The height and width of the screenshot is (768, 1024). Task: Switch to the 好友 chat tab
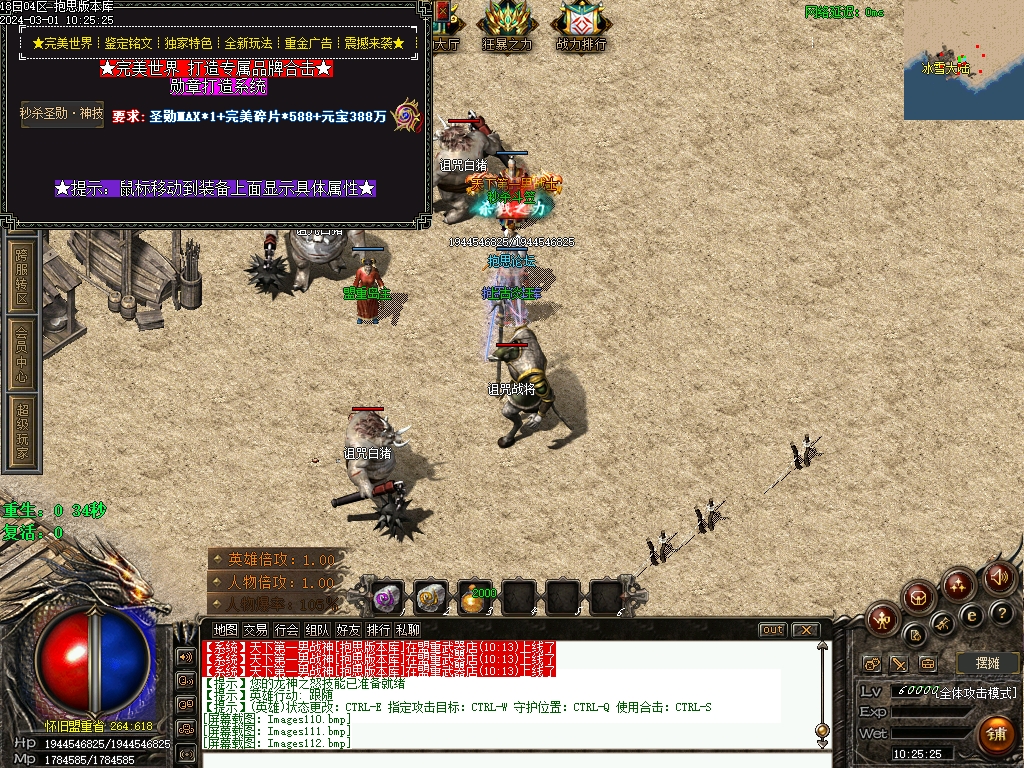348,630
